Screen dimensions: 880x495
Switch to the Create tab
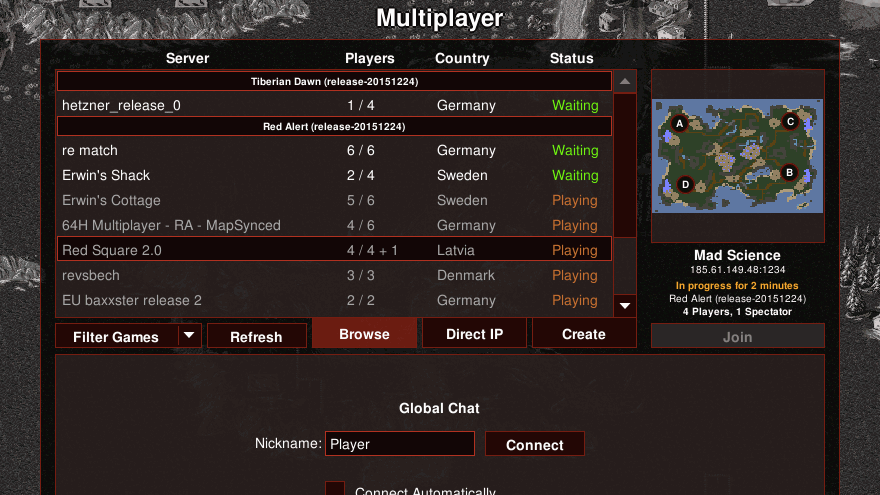pyautogui.click(x=583, y=334)
